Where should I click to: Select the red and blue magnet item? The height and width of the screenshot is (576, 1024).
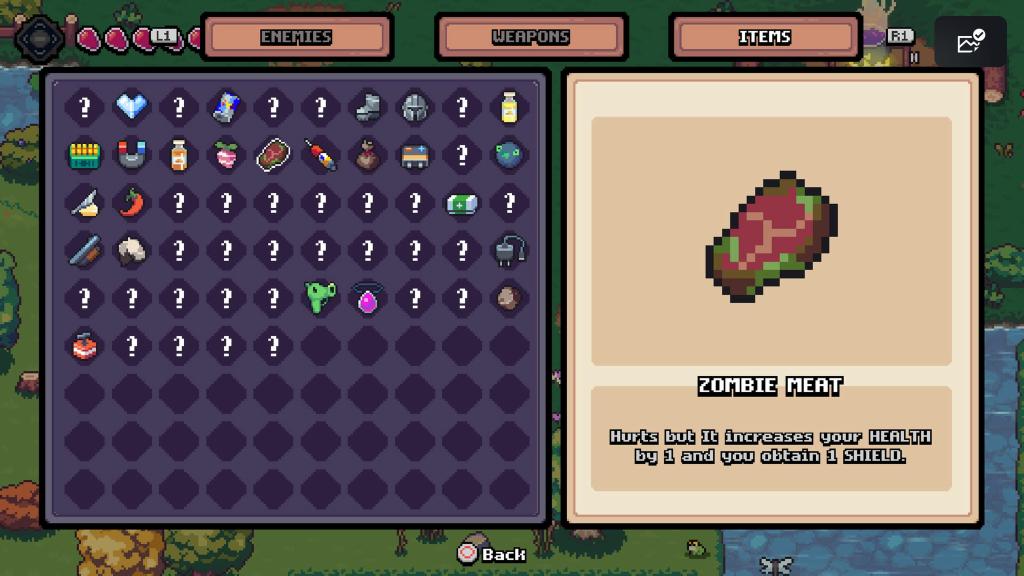[132, 155]
